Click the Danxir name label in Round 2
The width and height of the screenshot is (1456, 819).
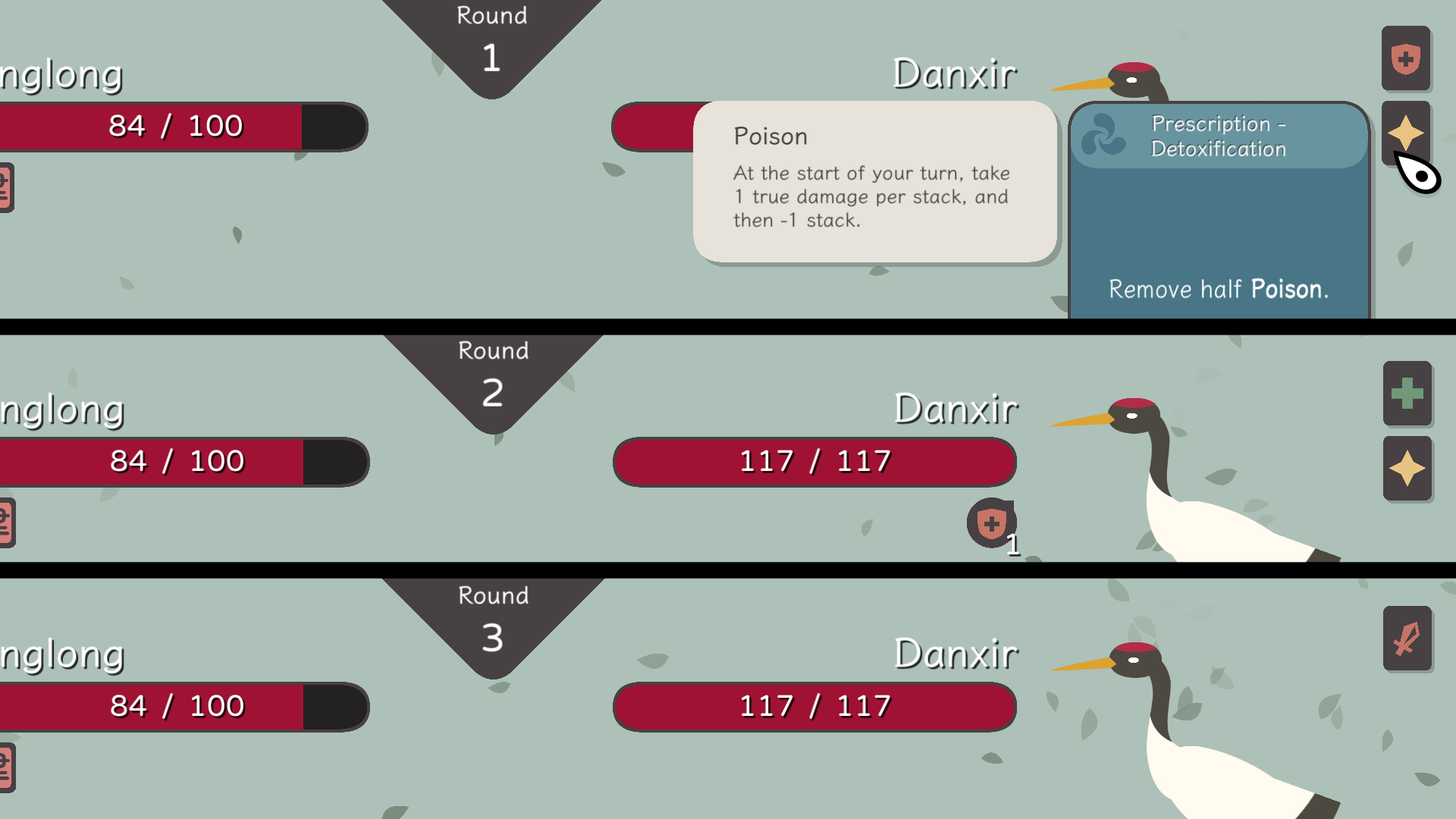tap(957, 408)
